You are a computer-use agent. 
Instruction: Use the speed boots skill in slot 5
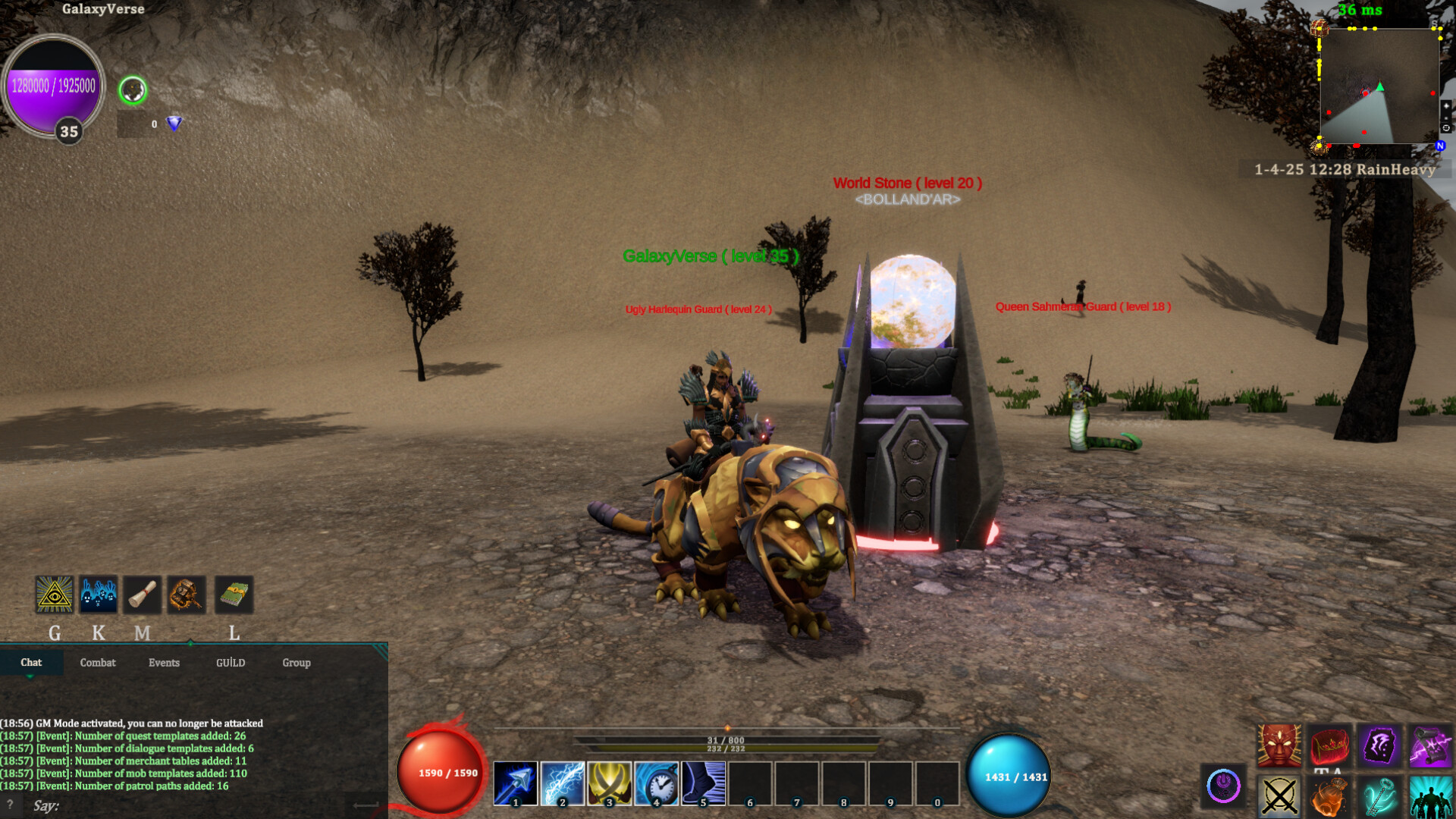pos(704,783)
